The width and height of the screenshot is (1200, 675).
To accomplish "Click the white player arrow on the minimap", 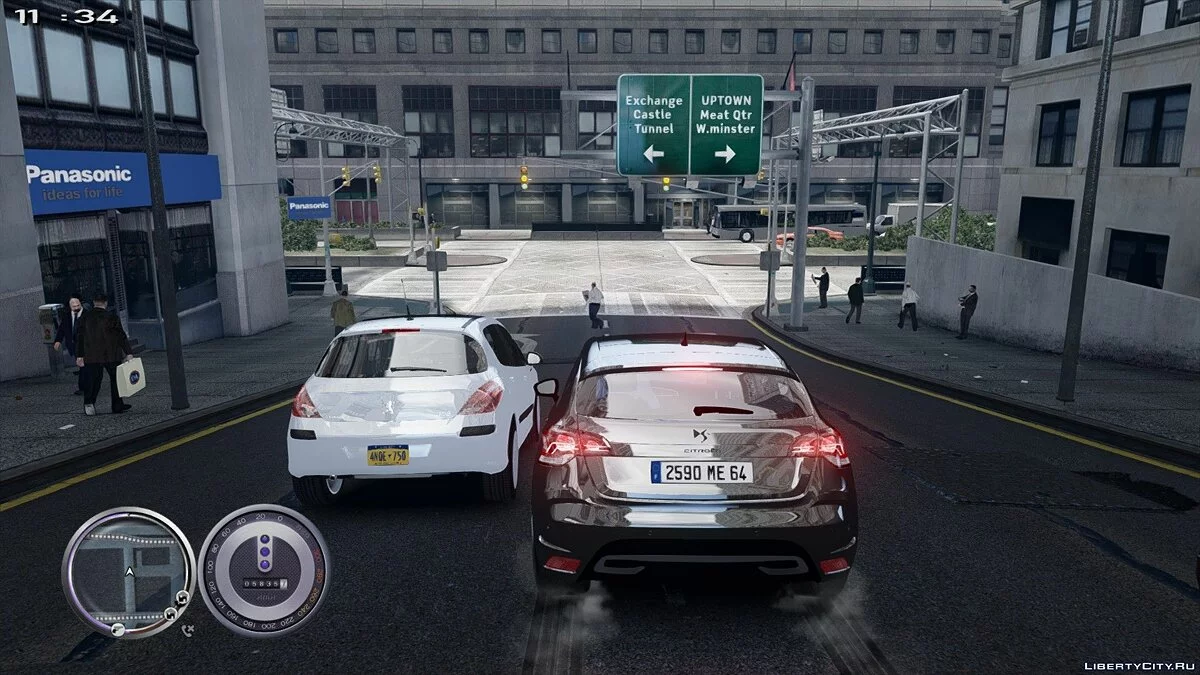I will [x=128, y=571].
